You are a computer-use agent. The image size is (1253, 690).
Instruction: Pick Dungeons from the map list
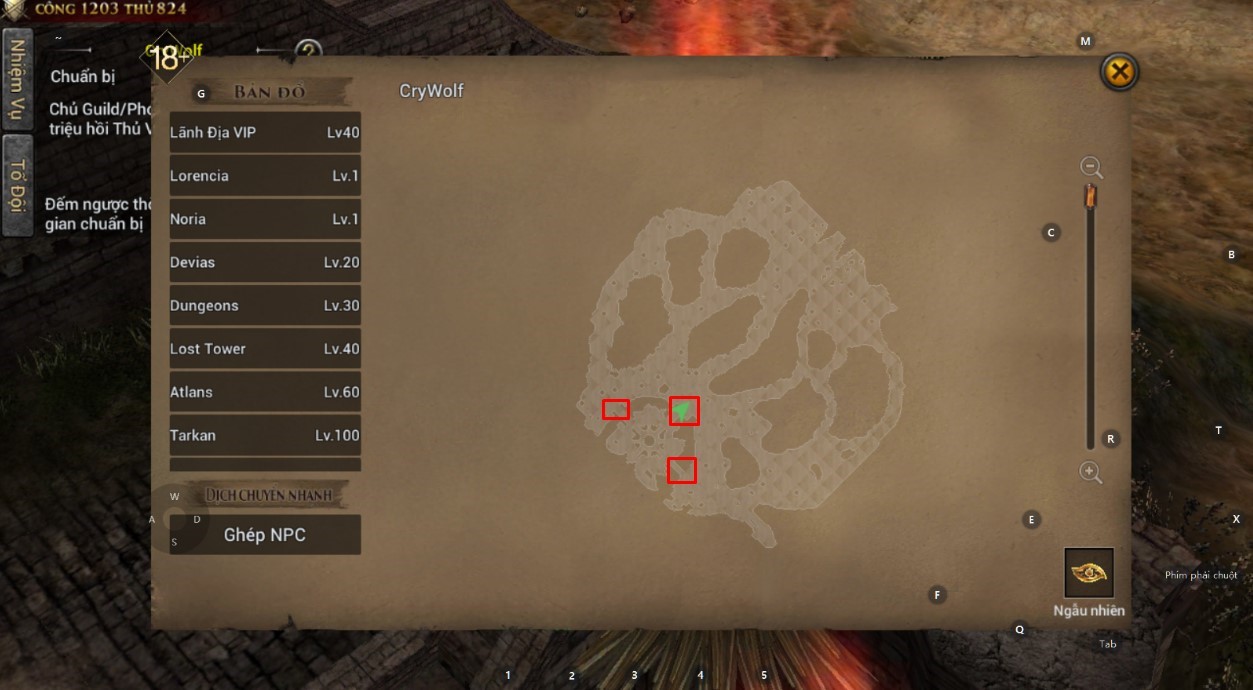[265, 306]
